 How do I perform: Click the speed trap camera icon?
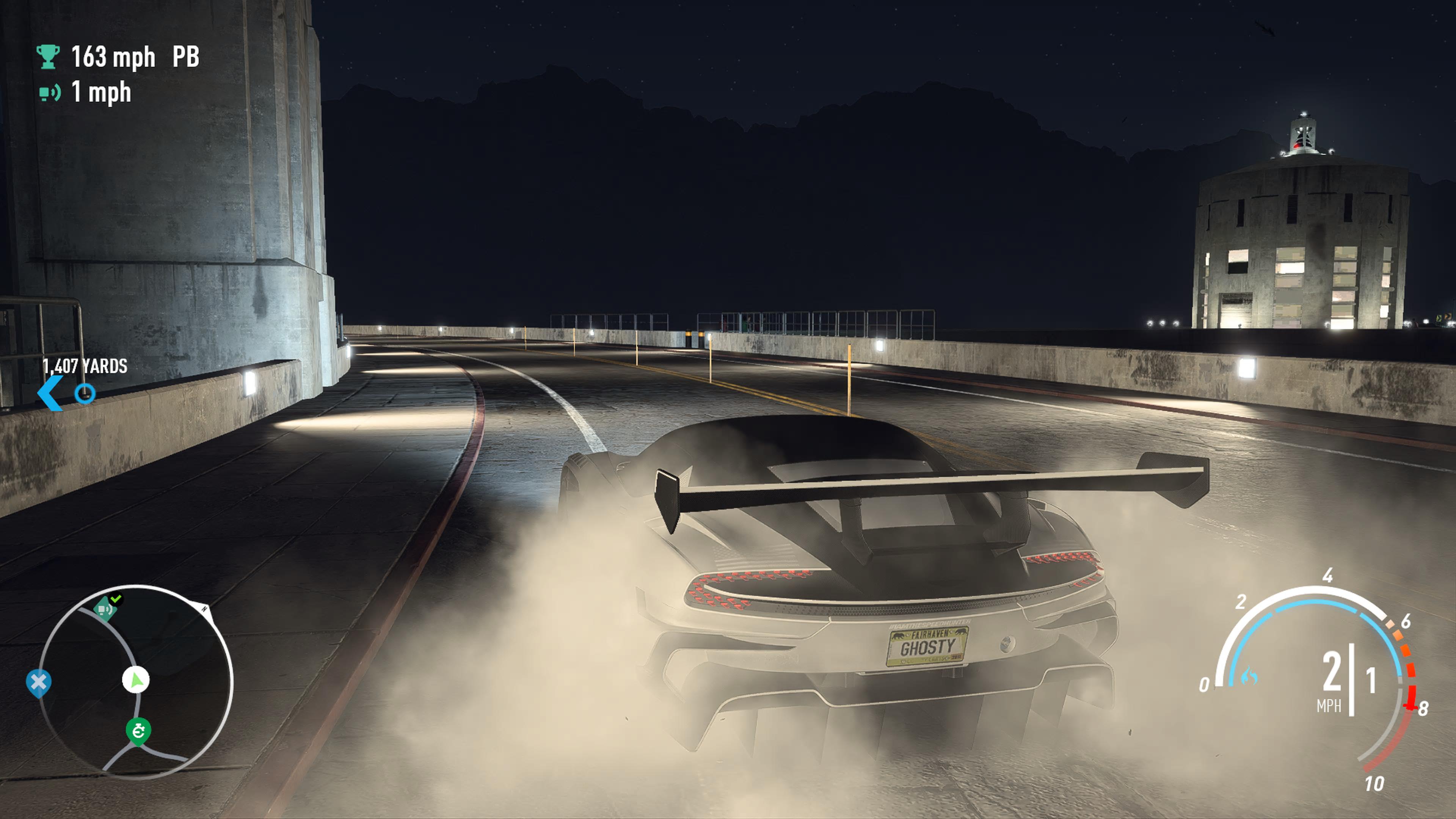49,92
